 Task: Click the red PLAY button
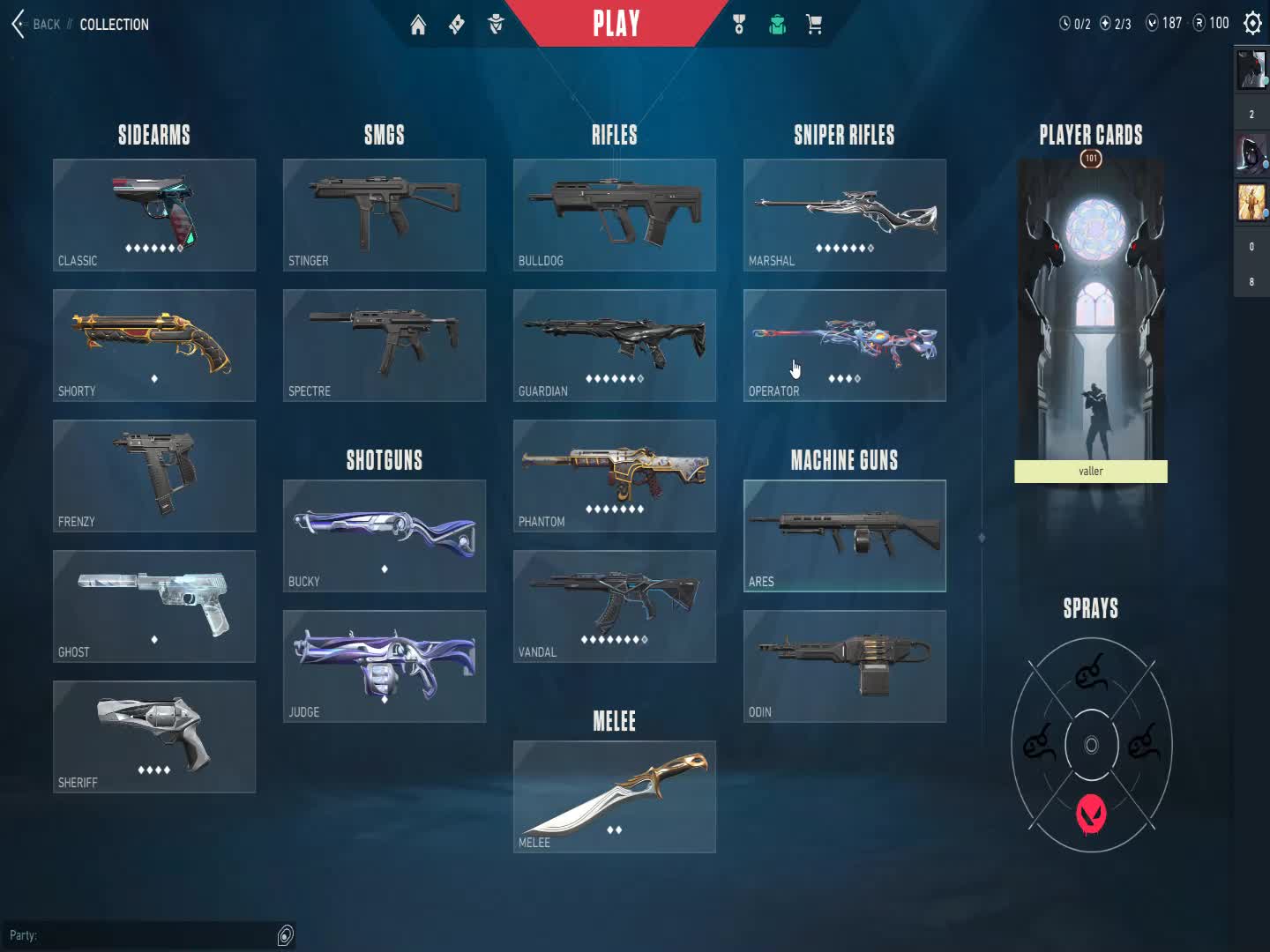coord(616,24)
